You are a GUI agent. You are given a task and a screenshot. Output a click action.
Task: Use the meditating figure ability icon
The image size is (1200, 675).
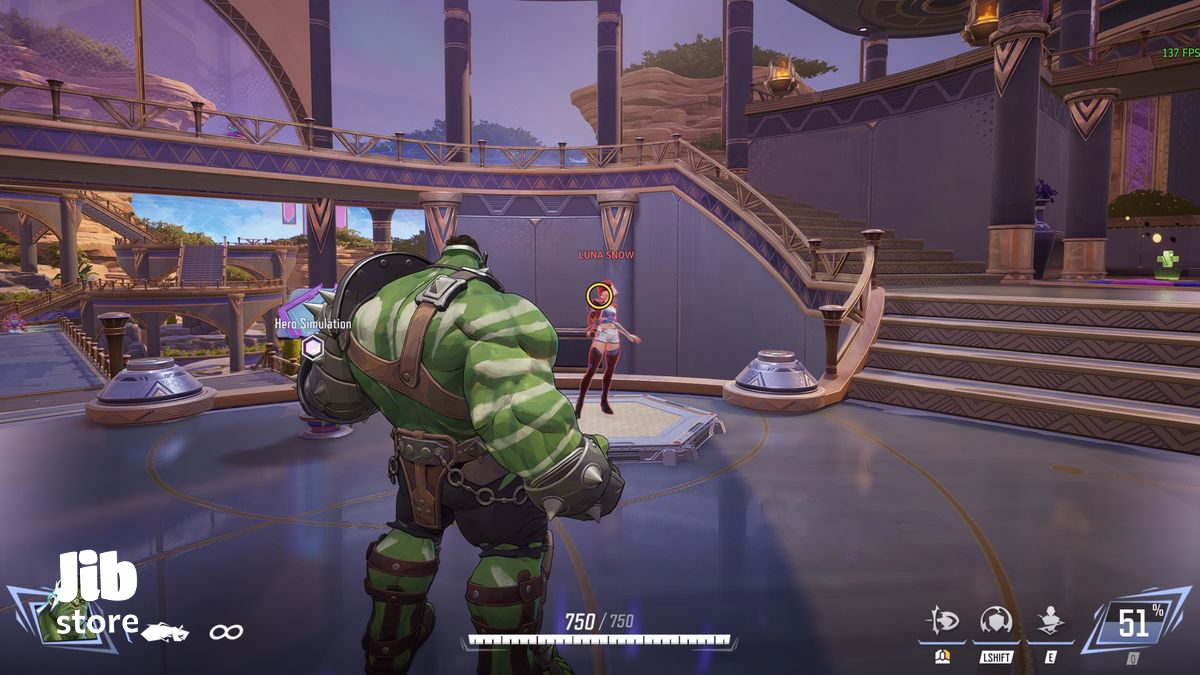click(x=1050, y=621)
